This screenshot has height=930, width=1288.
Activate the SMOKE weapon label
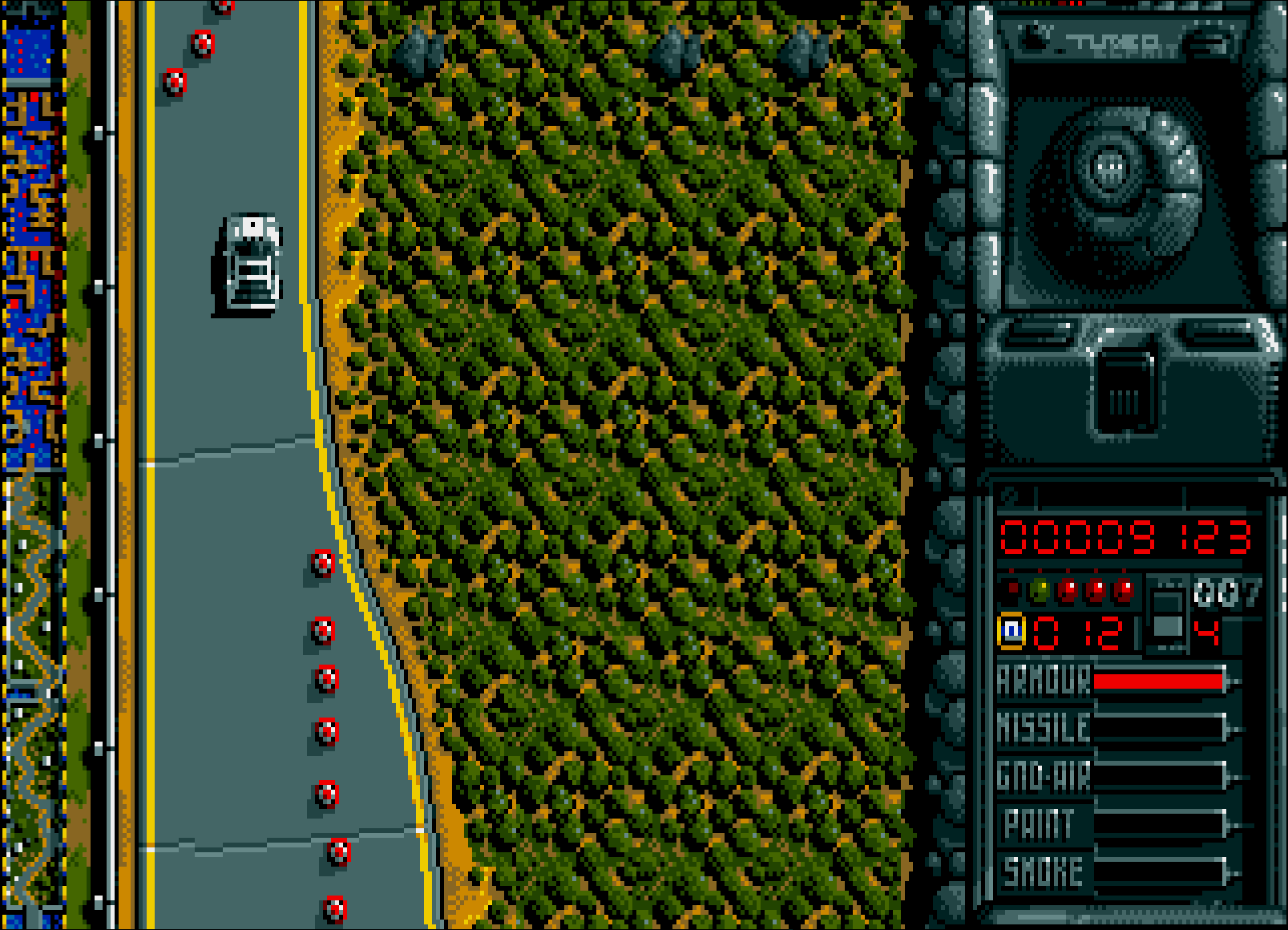tap(1043, 872)
